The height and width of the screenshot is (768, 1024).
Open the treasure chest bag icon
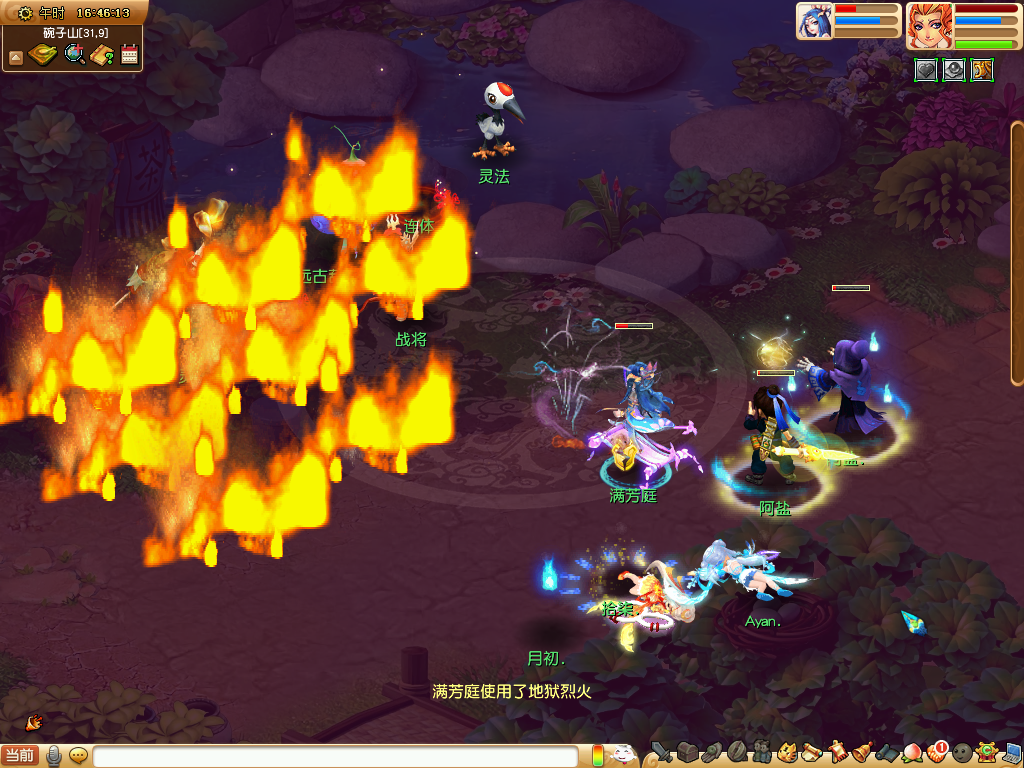click(x=686, y=752)
